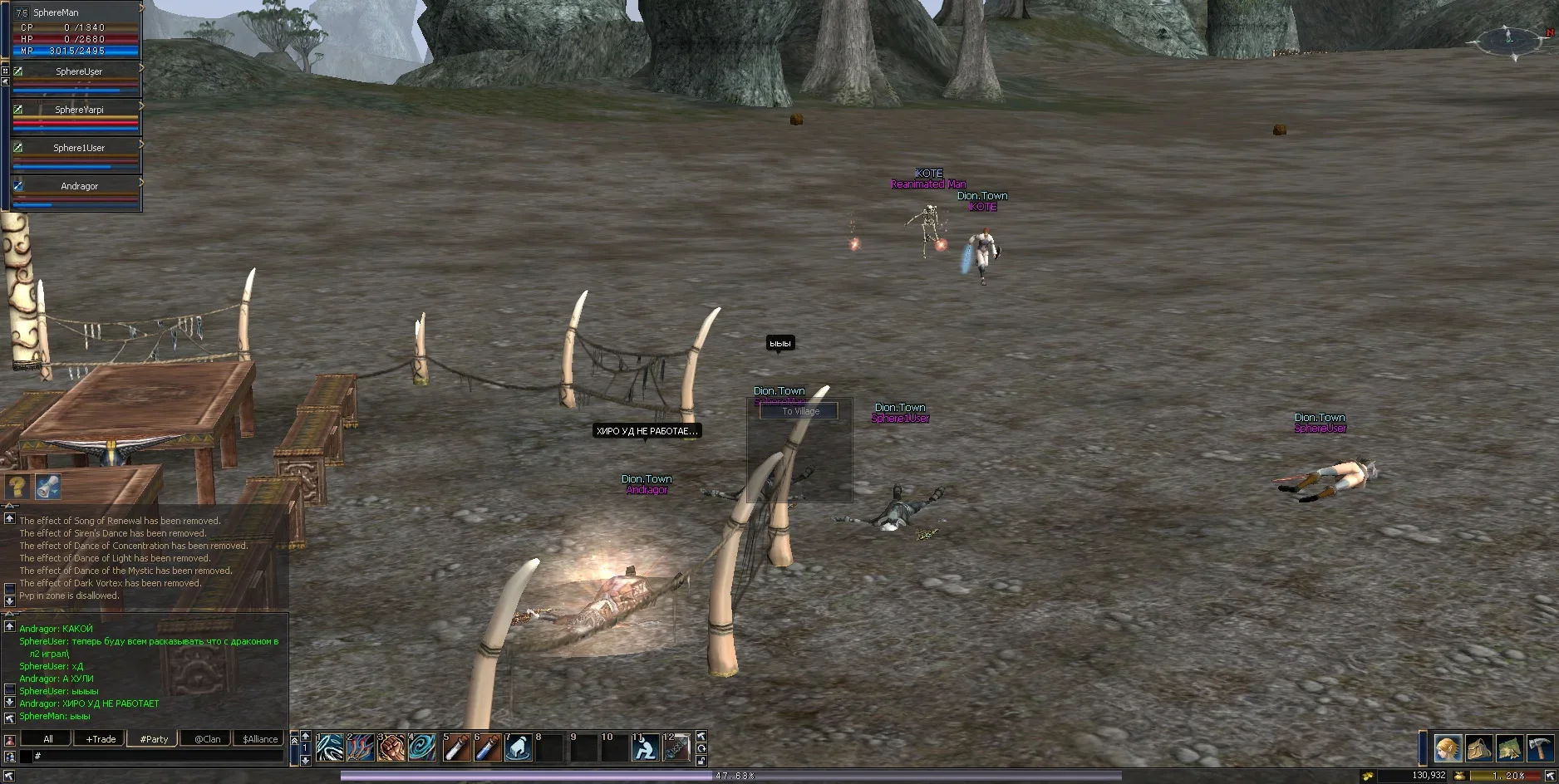Click the To Village respawn button
1559x784 pixels.
point(799,411)
